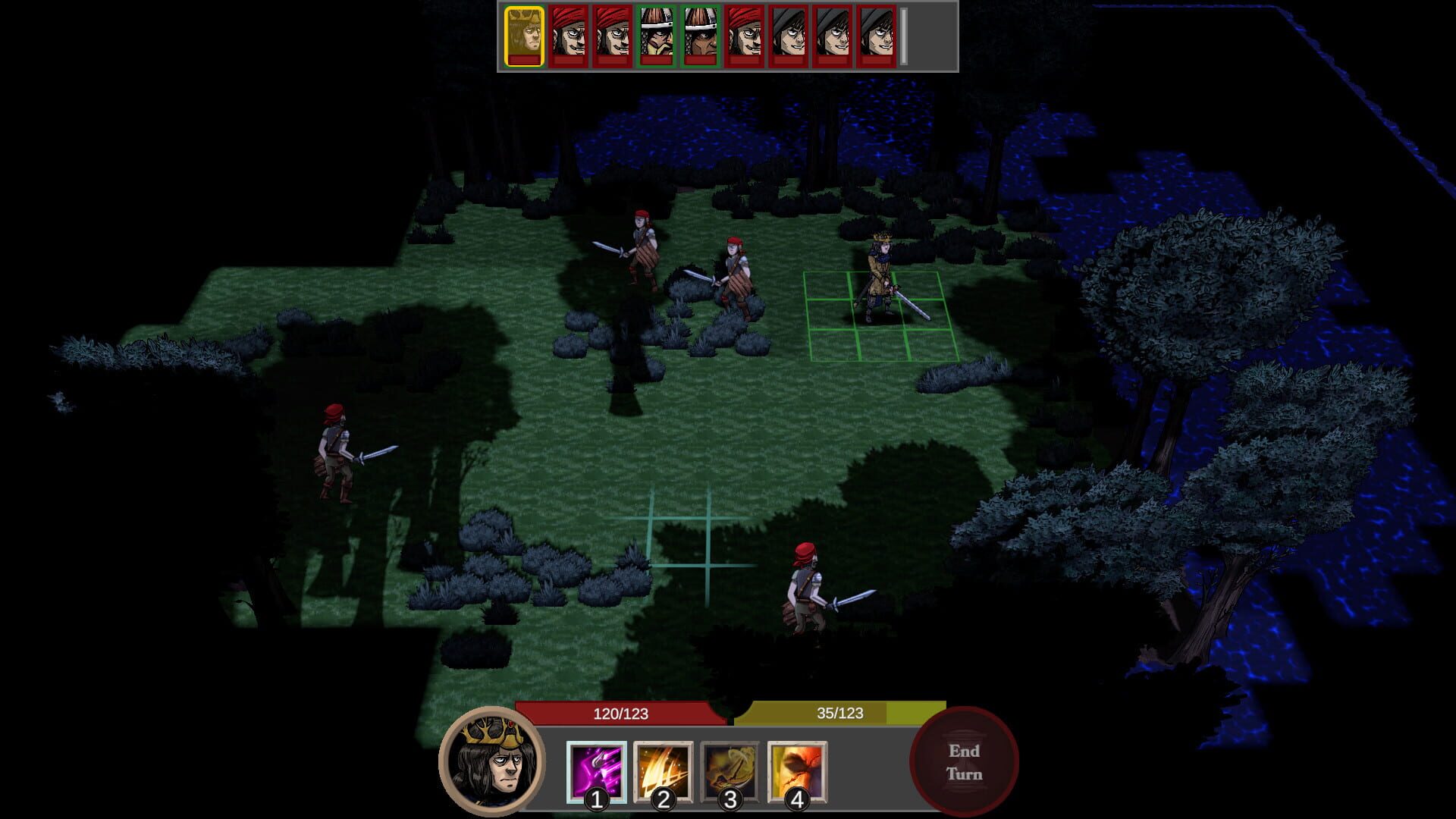Click the vertical marker at the turn bar's end
This screenshot has height=819, width=1456.
pos(904,34)
